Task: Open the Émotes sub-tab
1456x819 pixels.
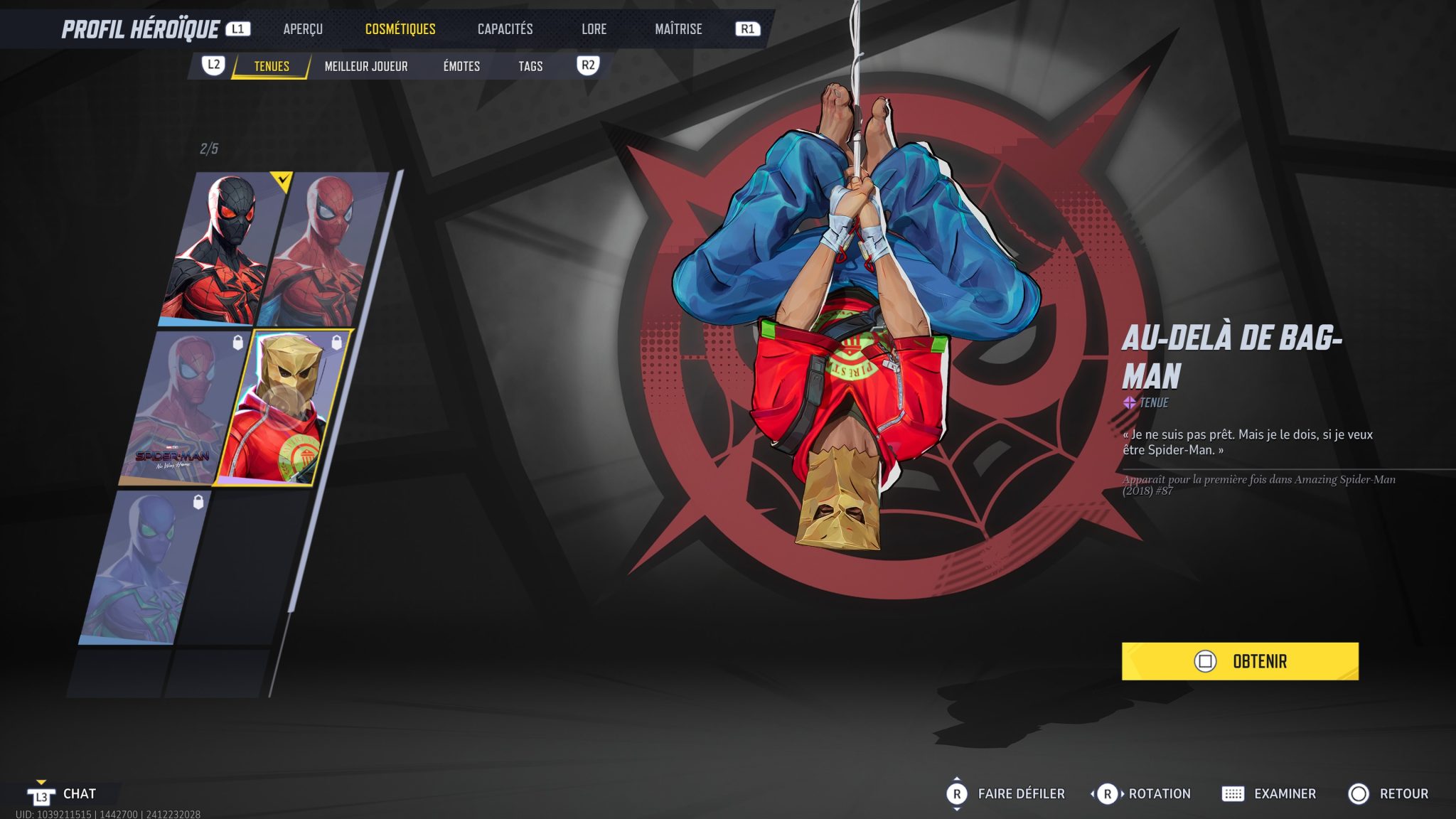Action: coord(461,65)
